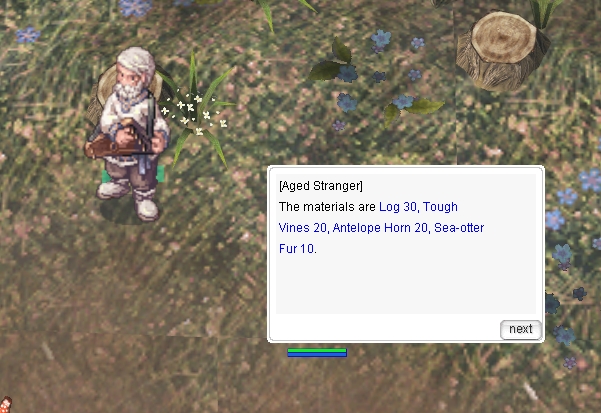Advance the dialogue with the next button
This screenshot has height=413, width=601.
[x=520, y=329]
